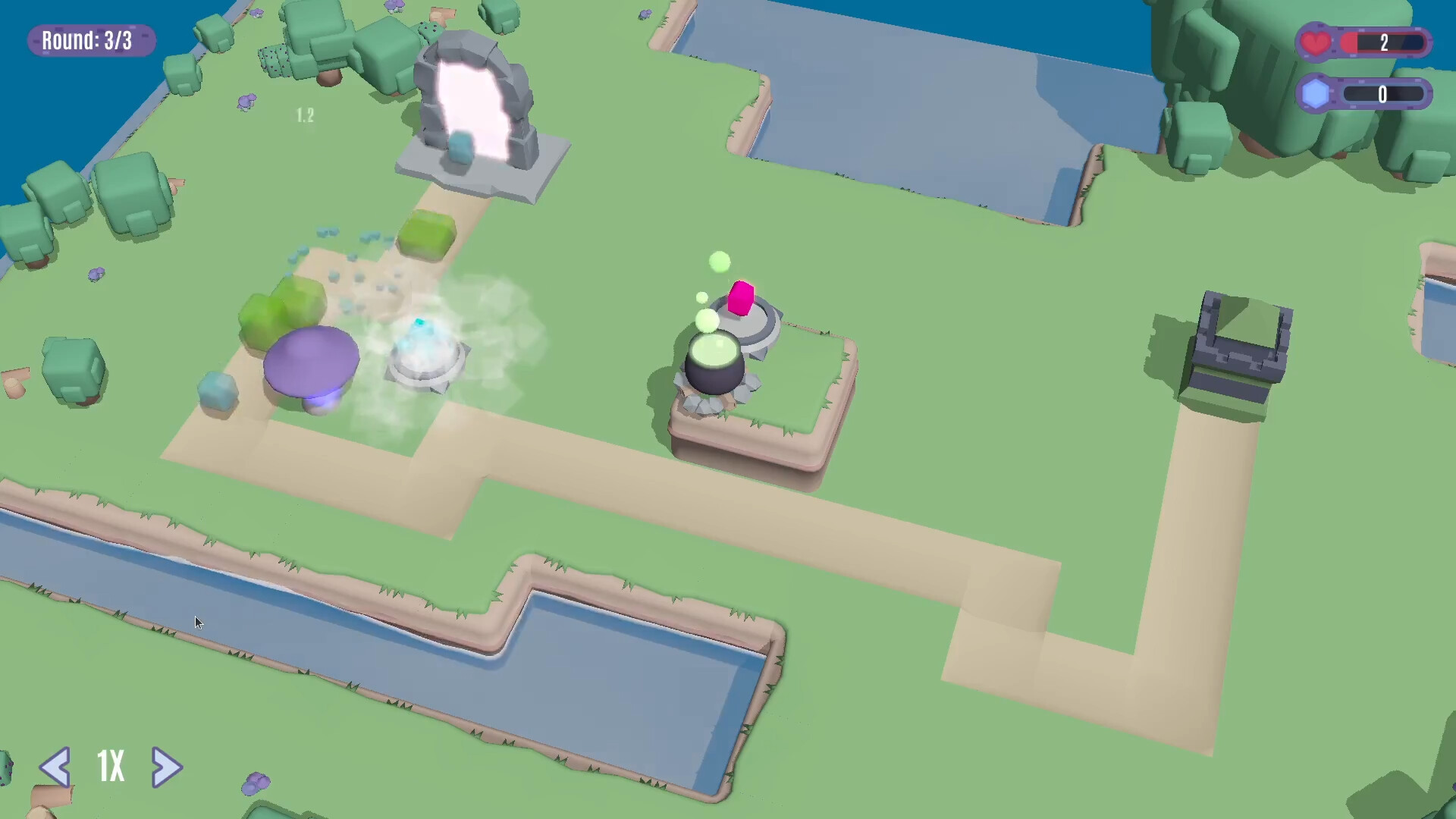Viewport: 1456px width, 819px height.
Task: Click the floating 1.2 damage number
Action: (x=305, y=114)
